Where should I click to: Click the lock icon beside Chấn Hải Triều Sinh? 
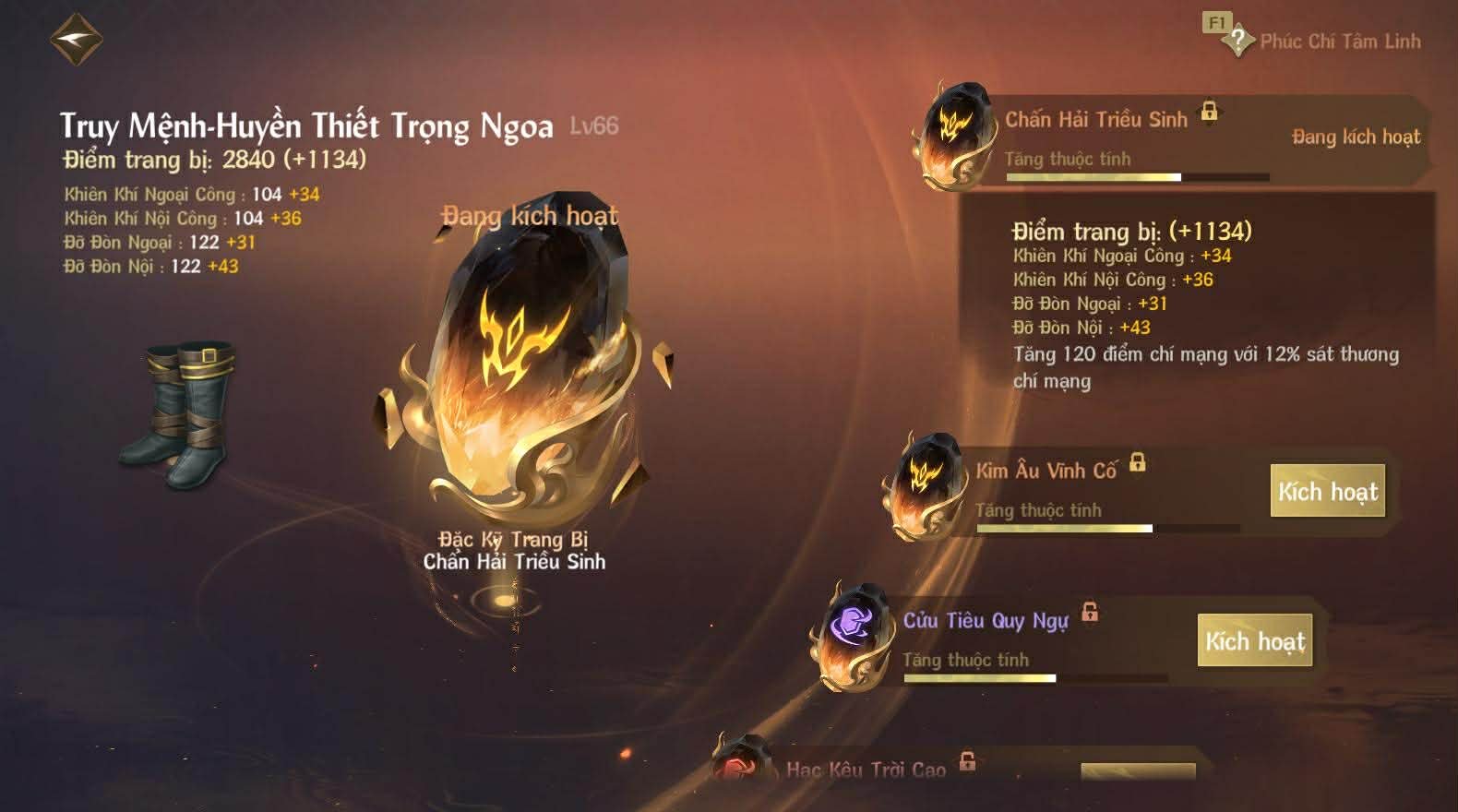[x=1211, y=112]
